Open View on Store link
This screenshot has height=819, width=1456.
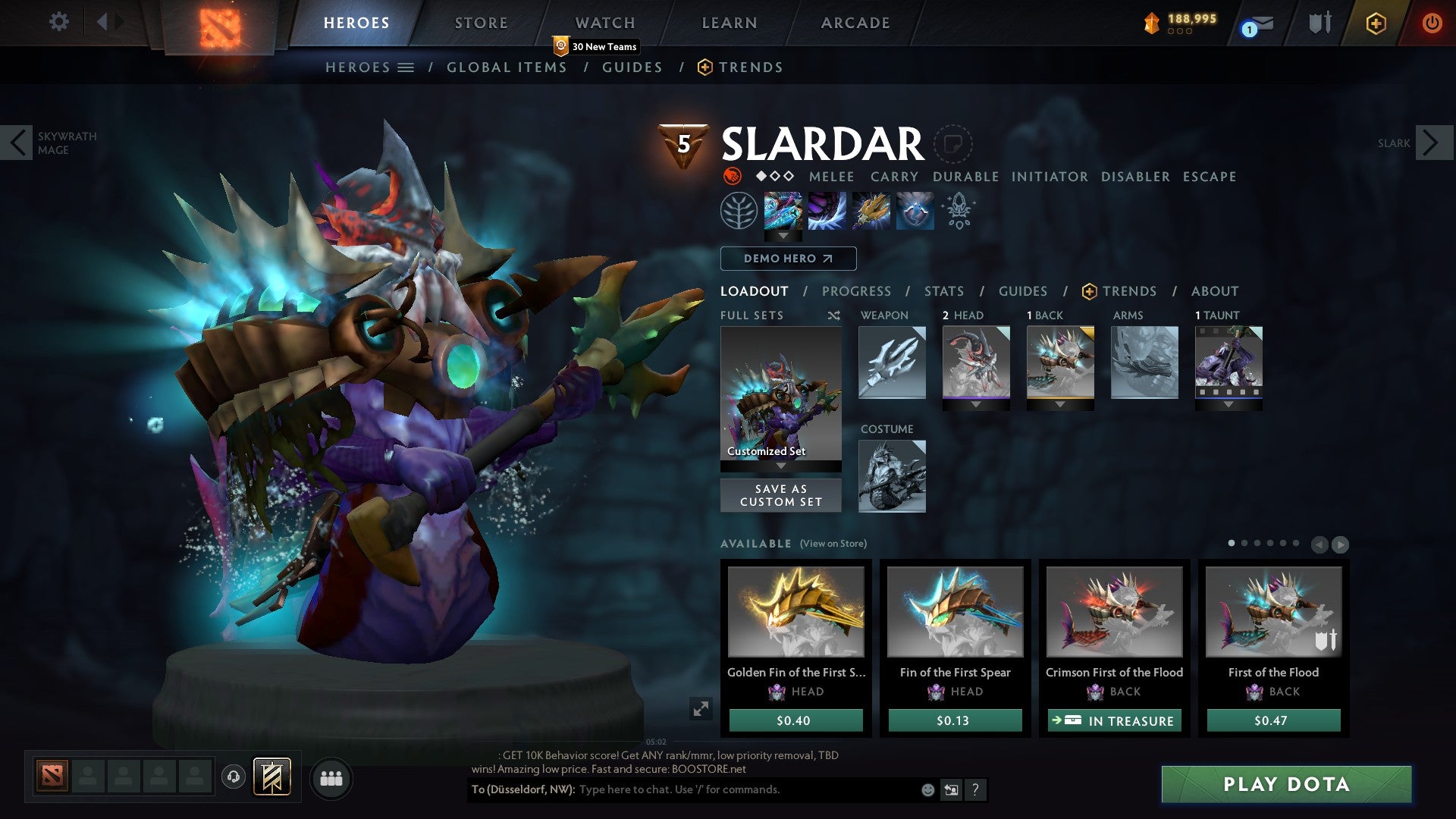pyautogui.click(x=833, y=544)
